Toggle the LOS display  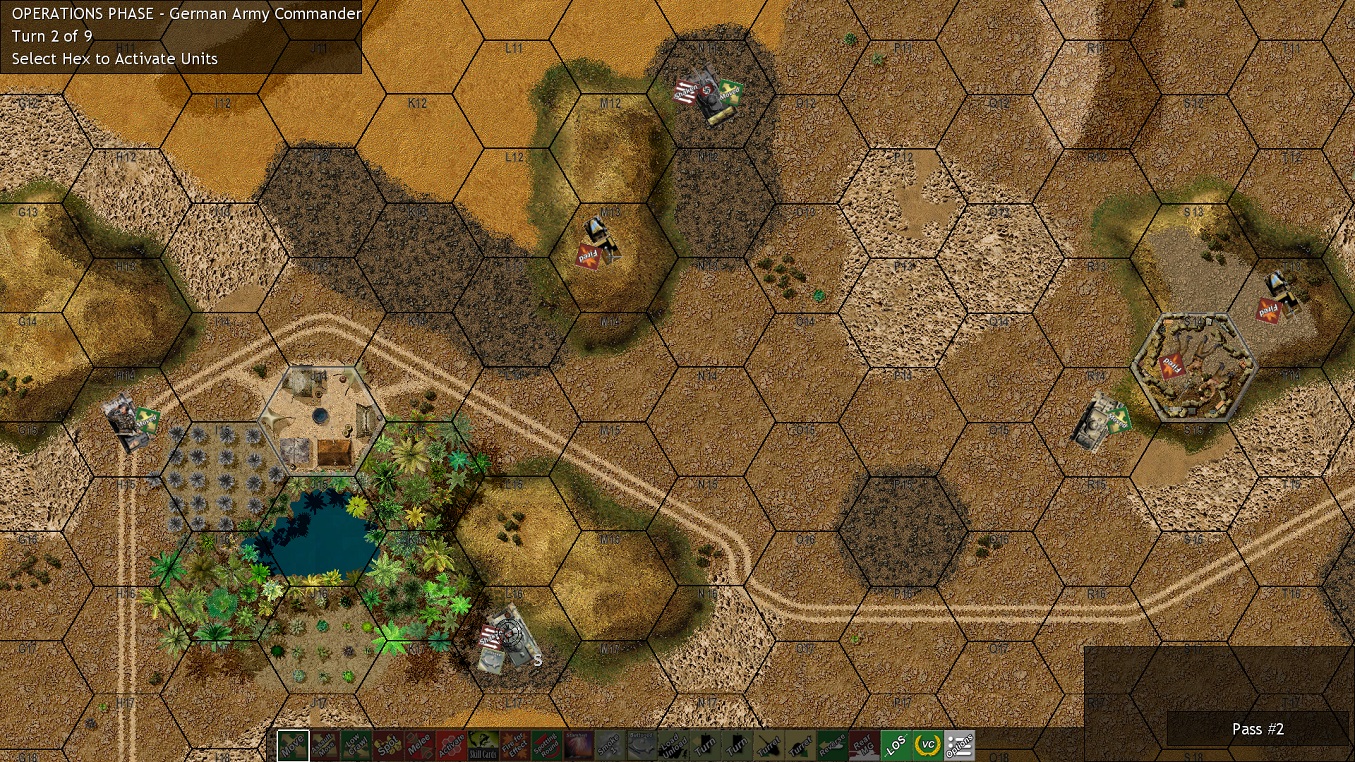point(895,745)
